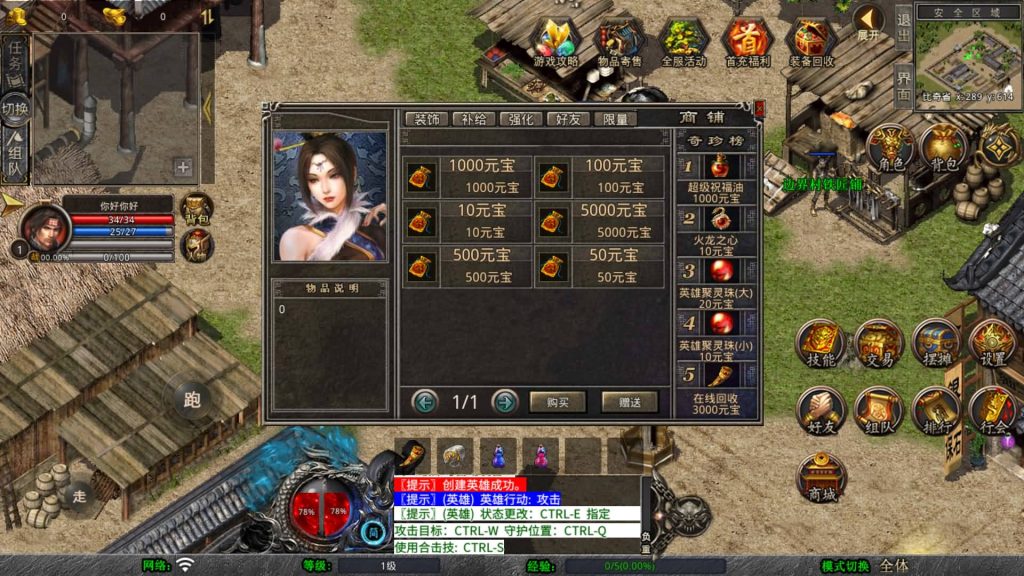
Task: Open the 补给 shop tab
Action: tap(475, 118)
